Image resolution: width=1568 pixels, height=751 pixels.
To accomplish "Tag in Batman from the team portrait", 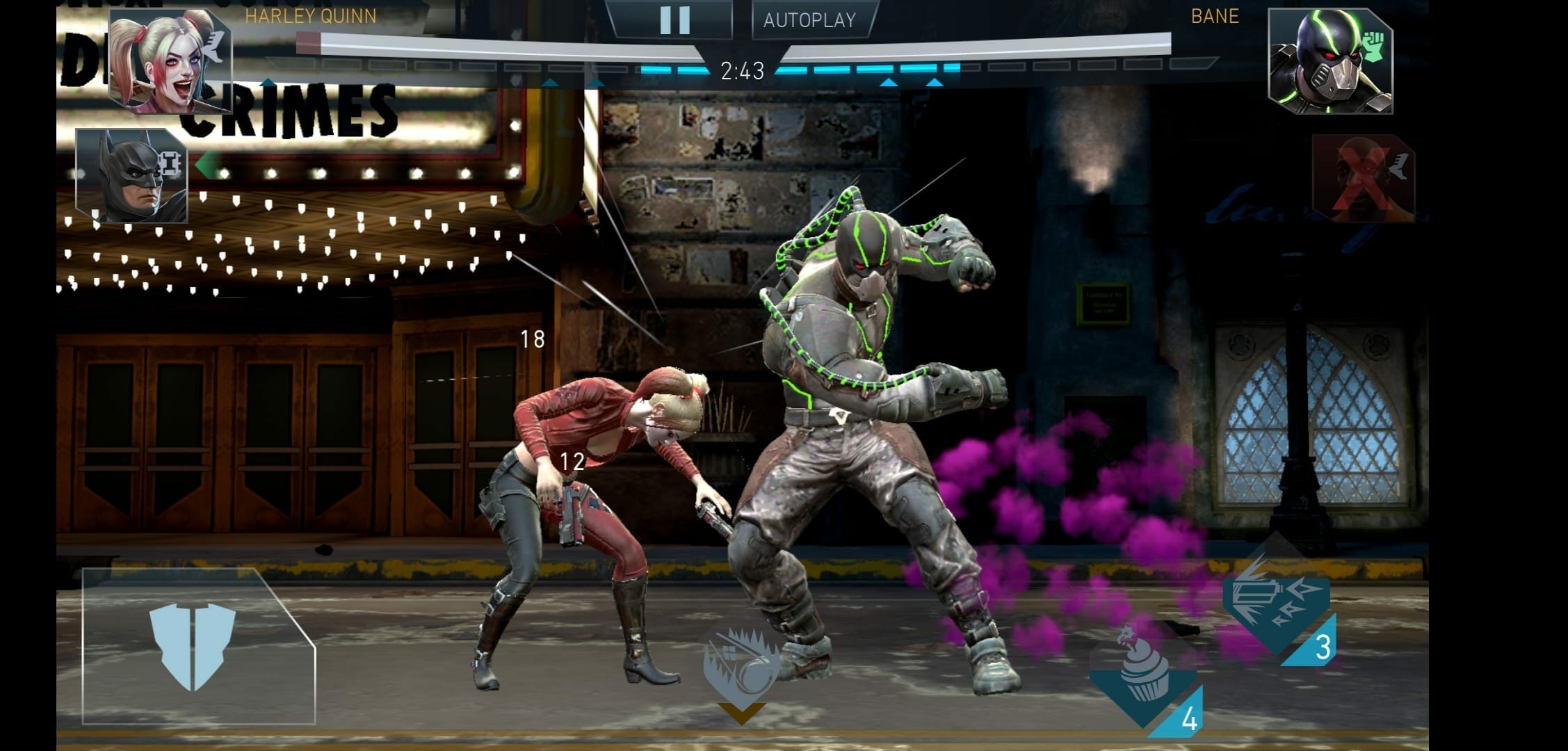I will [132, 177].
